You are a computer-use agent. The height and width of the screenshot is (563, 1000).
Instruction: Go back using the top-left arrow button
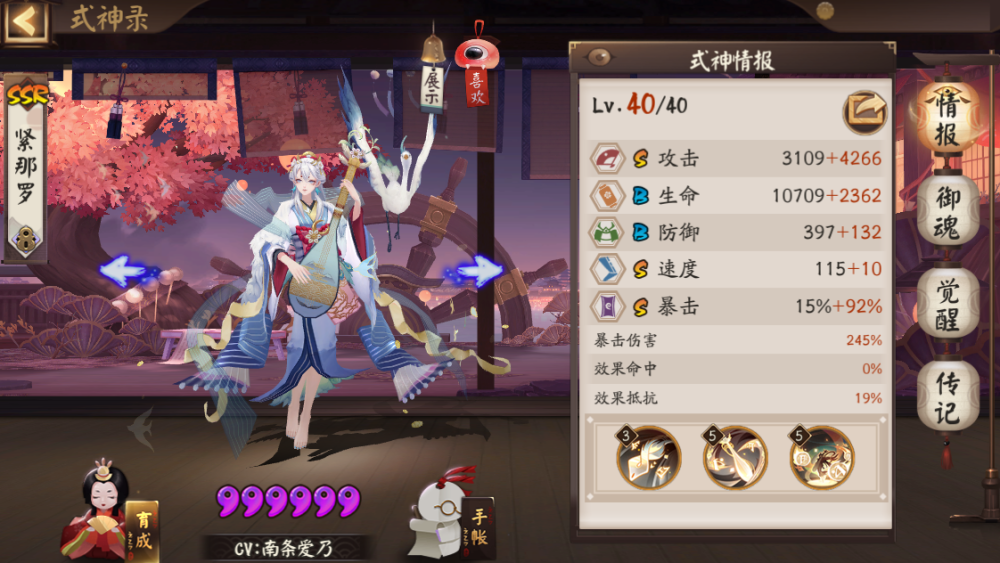[x=25, y=21]
